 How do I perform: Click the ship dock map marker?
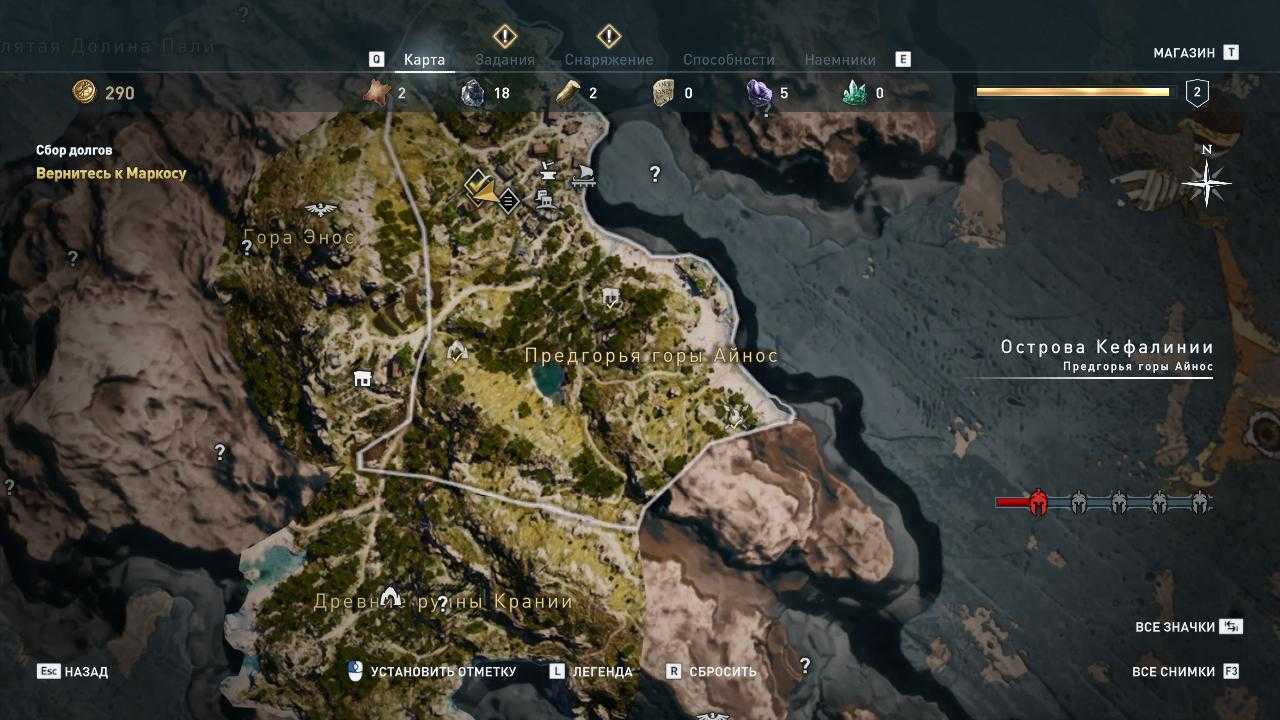point(583,177)
